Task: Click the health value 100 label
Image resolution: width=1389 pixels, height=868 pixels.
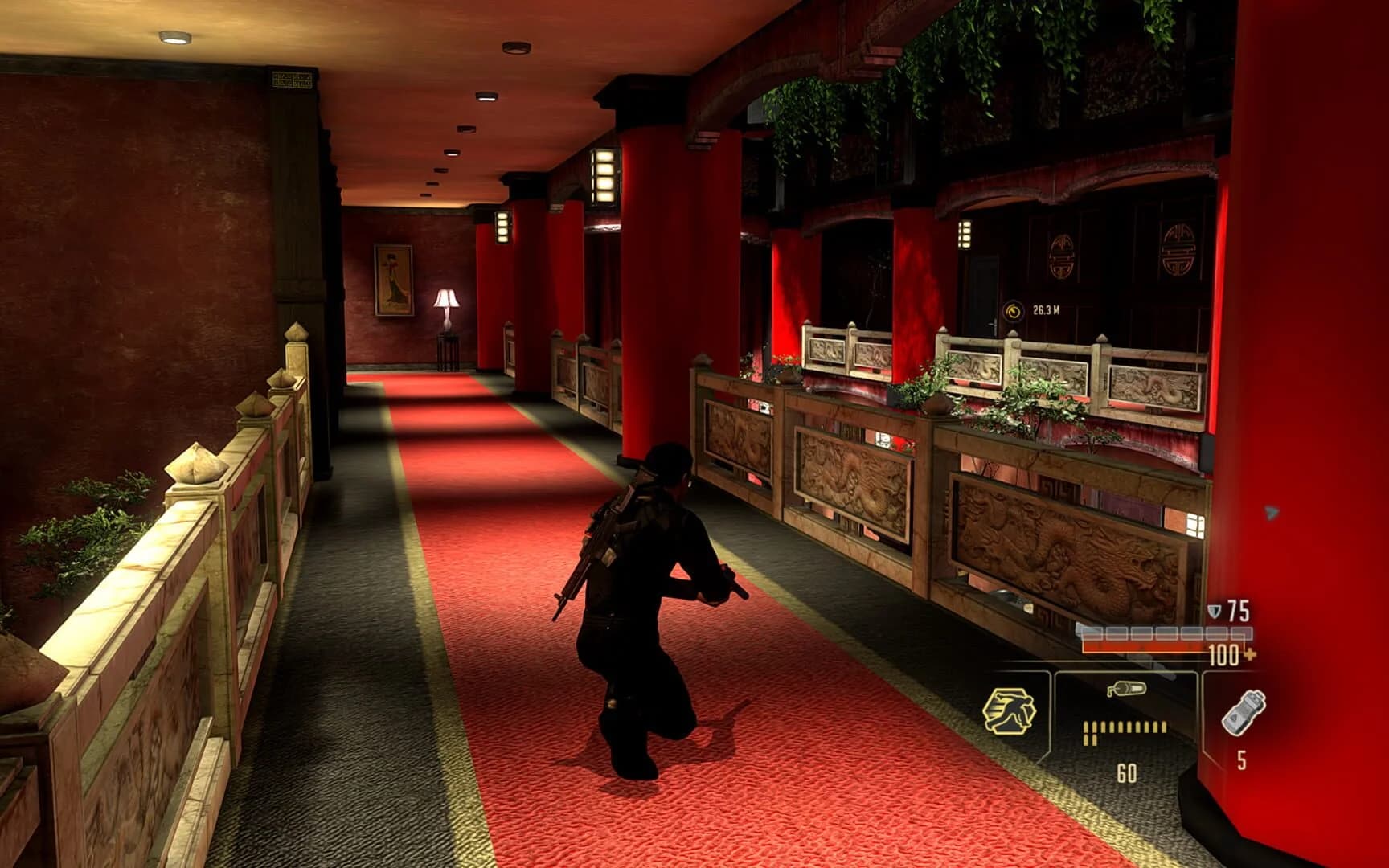Action: [1223, 656]
